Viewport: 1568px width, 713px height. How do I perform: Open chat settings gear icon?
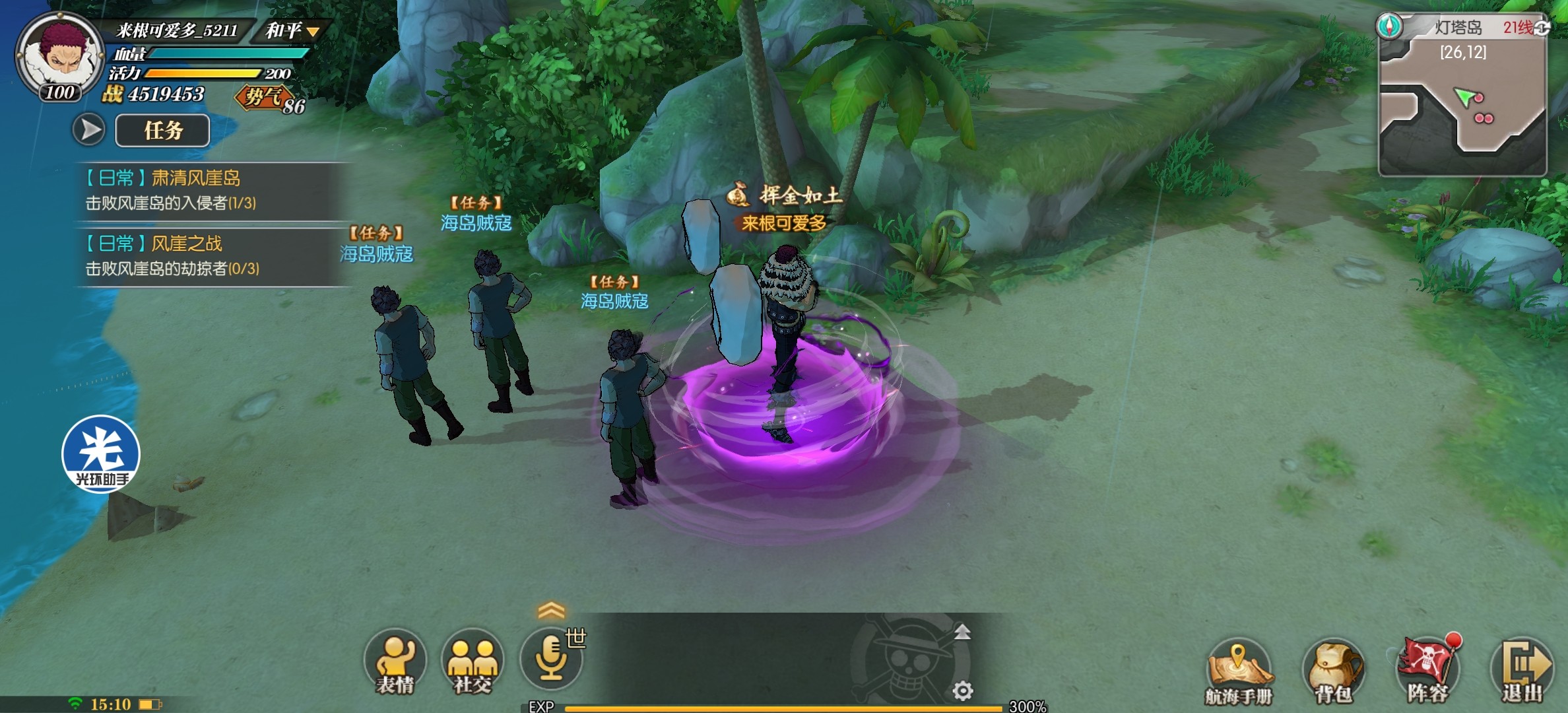(963, 691)
